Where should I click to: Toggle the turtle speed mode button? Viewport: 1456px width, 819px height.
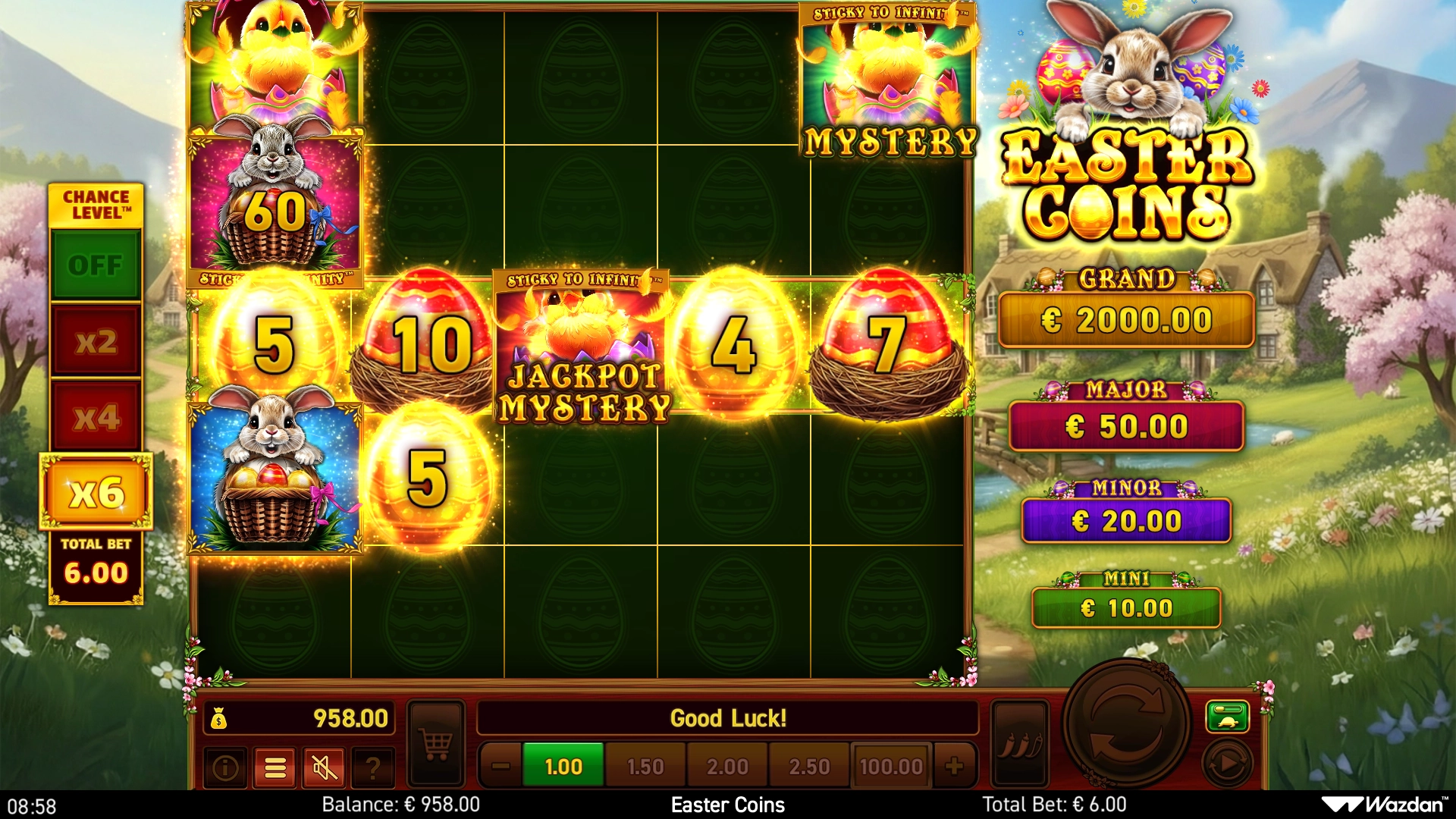click(1227, 717)
